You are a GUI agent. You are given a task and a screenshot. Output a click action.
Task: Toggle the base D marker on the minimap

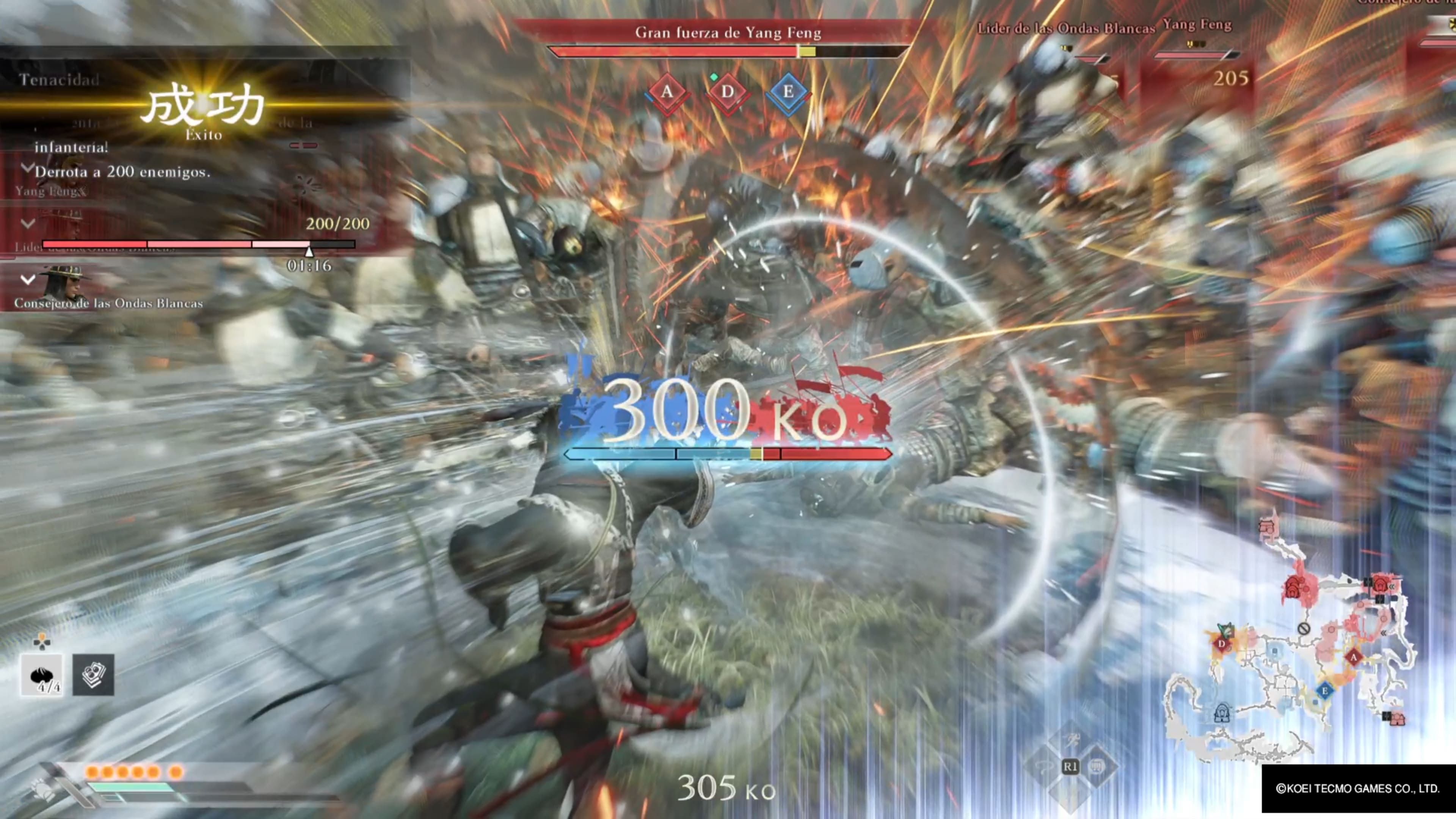[x=1221, y=644]
